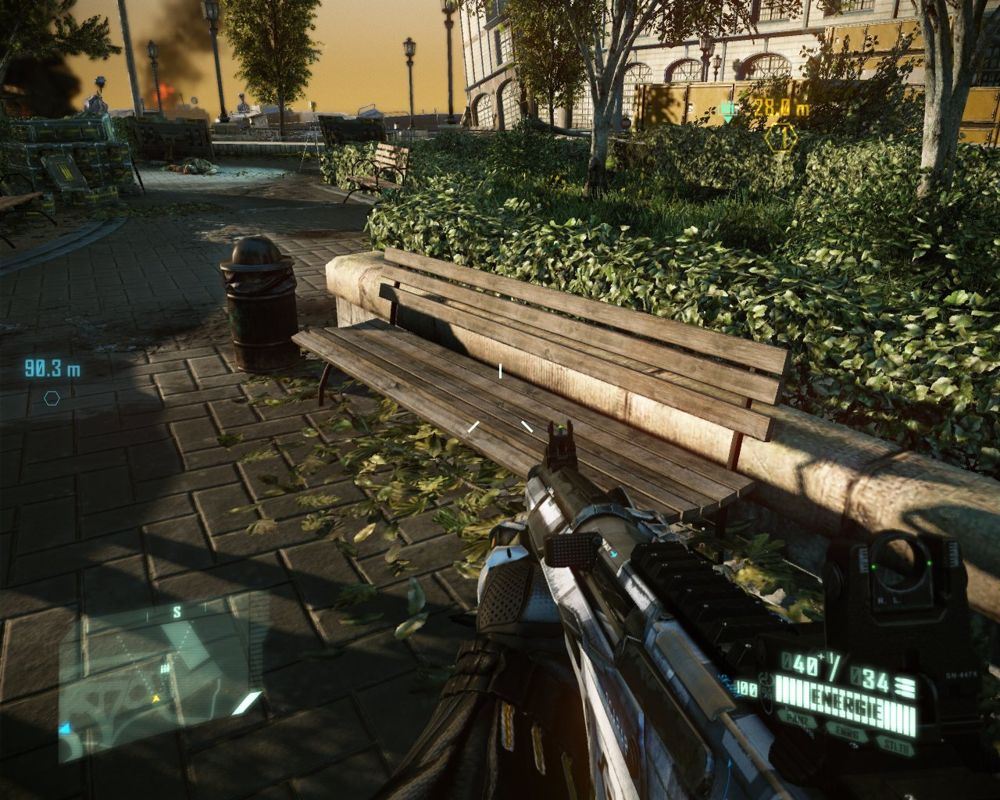The height and width of the screenshot is (800, 1000).
Task: Open the minimap radar panel
Action: (157, 671)
